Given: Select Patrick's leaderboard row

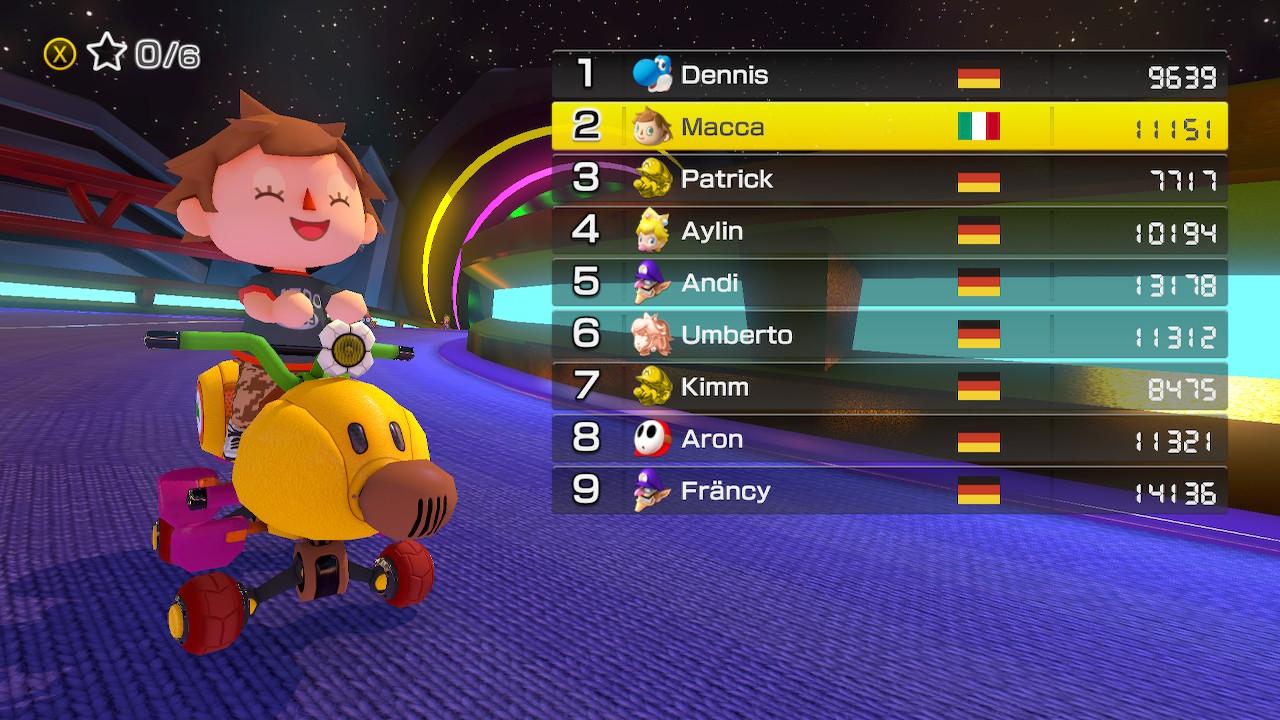Looking at the screenshot, I should [x=888, y=179].
